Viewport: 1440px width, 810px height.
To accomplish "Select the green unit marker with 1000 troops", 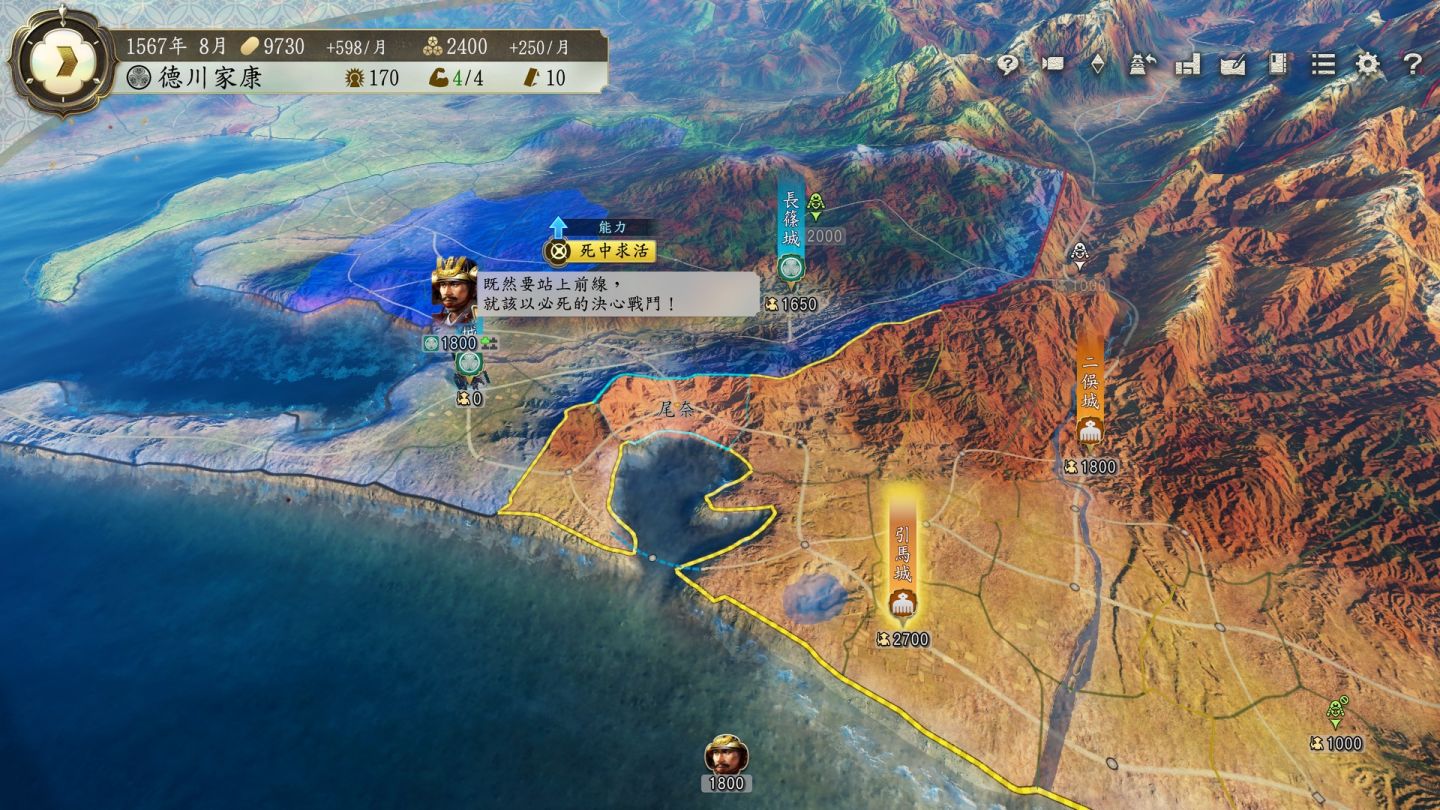I will click(1336, 714).
